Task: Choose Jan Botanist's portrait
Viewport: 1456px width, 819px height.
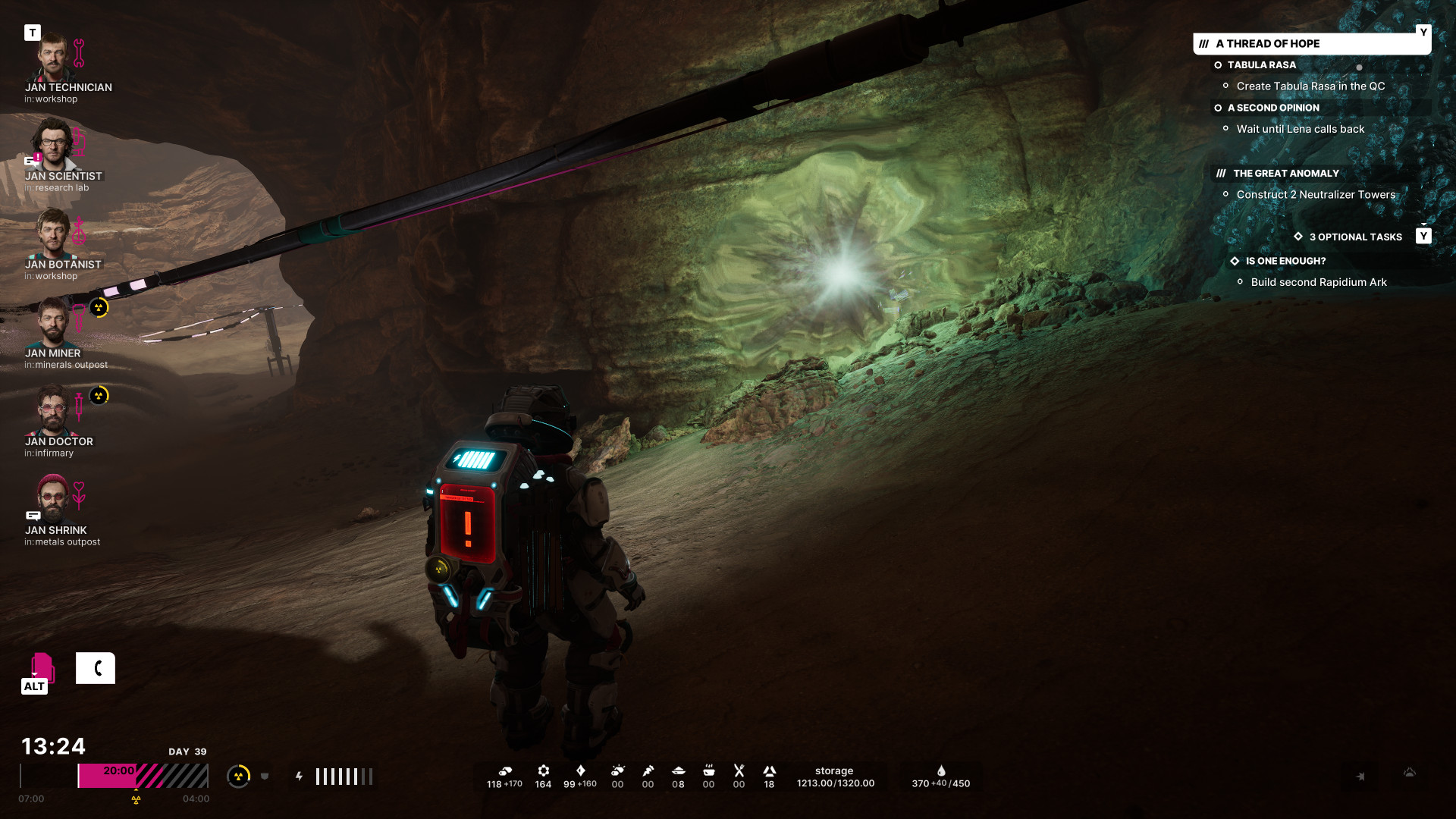Action: click(x=53, y=234)
